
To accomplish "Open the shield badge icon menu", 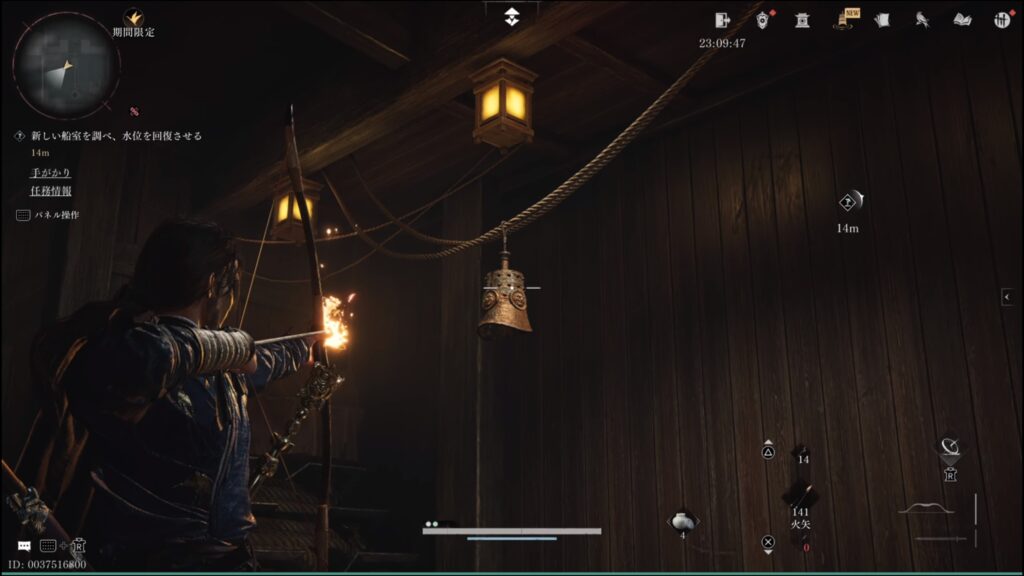I will click(763, 20).
